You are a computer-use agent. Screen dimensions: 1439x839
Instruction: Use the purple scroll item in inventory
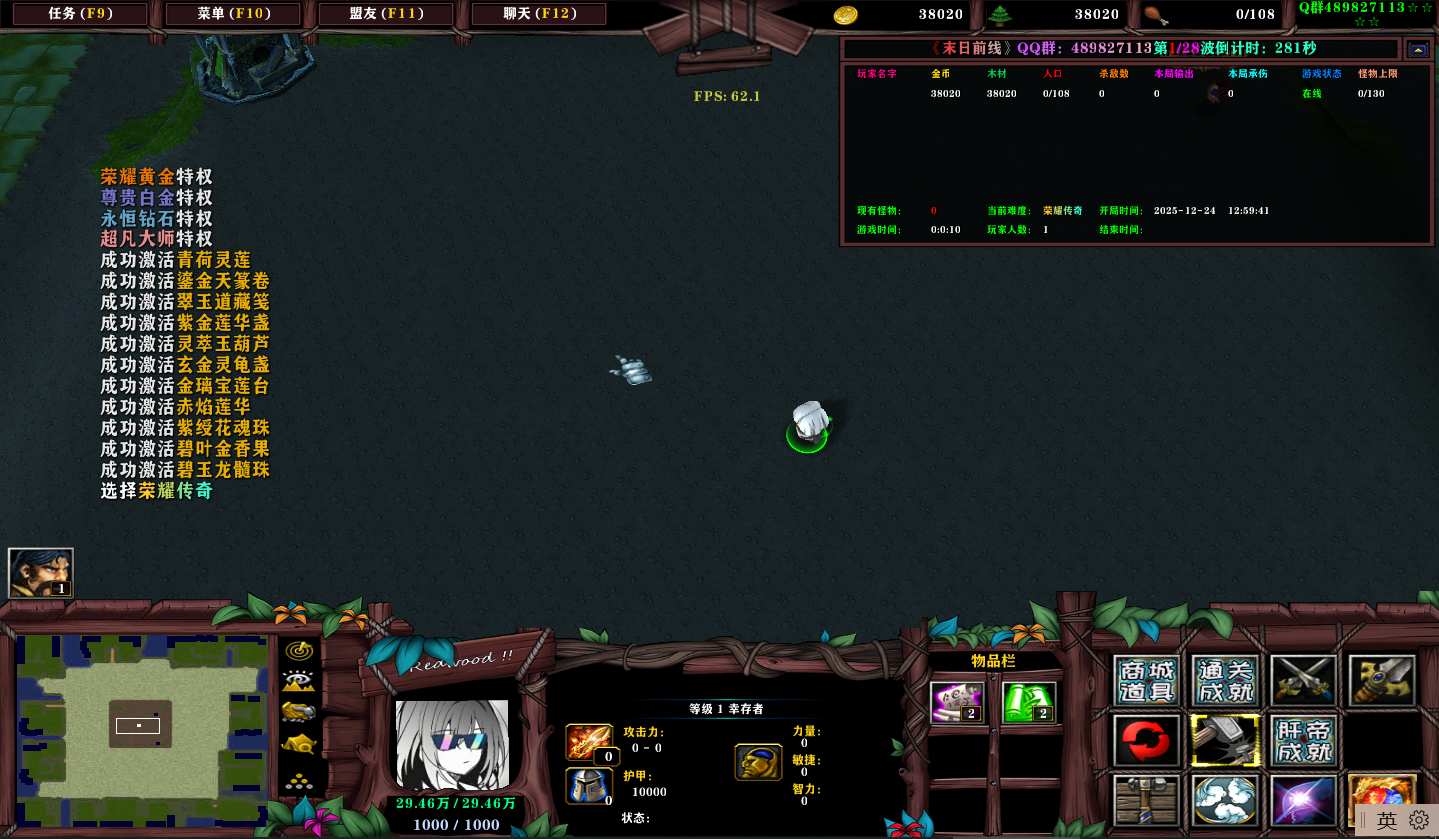pyautogui.click(x=957, y=702)
